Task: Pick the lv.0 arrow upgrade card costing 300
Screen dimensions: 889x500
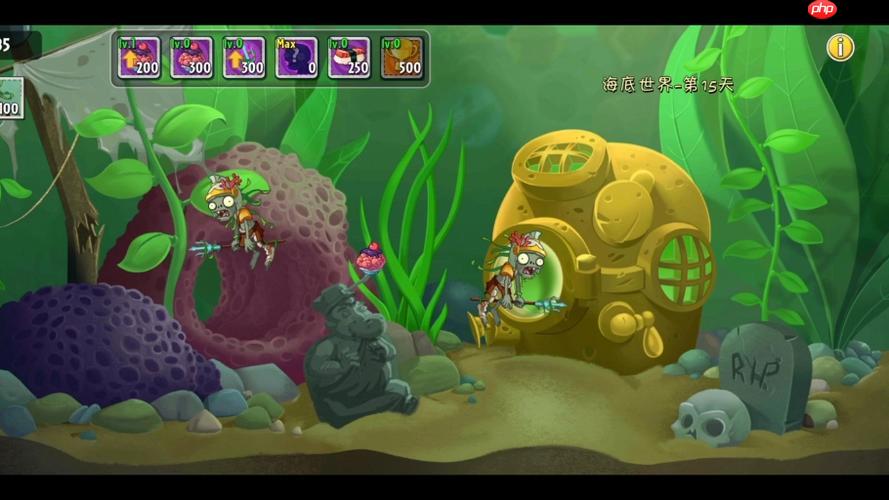Action: (243, 58)
